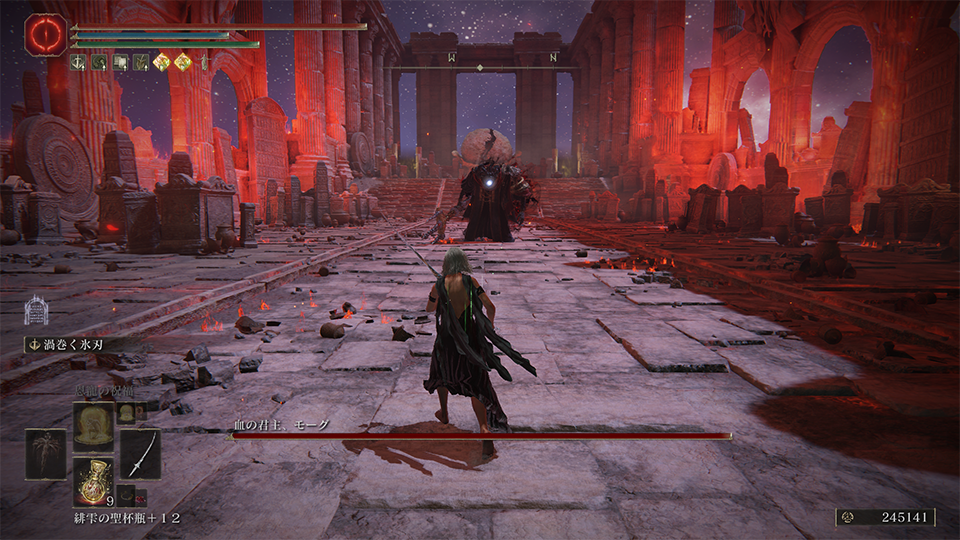Image resolution: width=960 pixels, height=540 pixels.
Task: Click the glowing red Great Rune emblem
Action: coord(45,34)
